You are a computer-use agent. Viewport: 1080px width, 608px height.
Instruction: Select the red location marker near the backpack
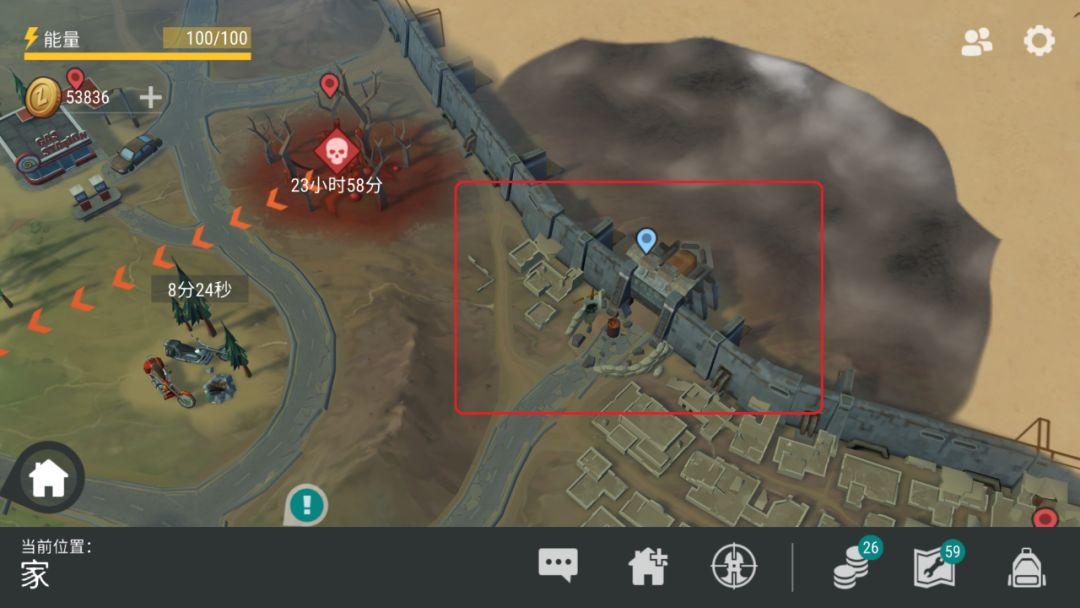pyautogui.click(x=1046, y=518)
